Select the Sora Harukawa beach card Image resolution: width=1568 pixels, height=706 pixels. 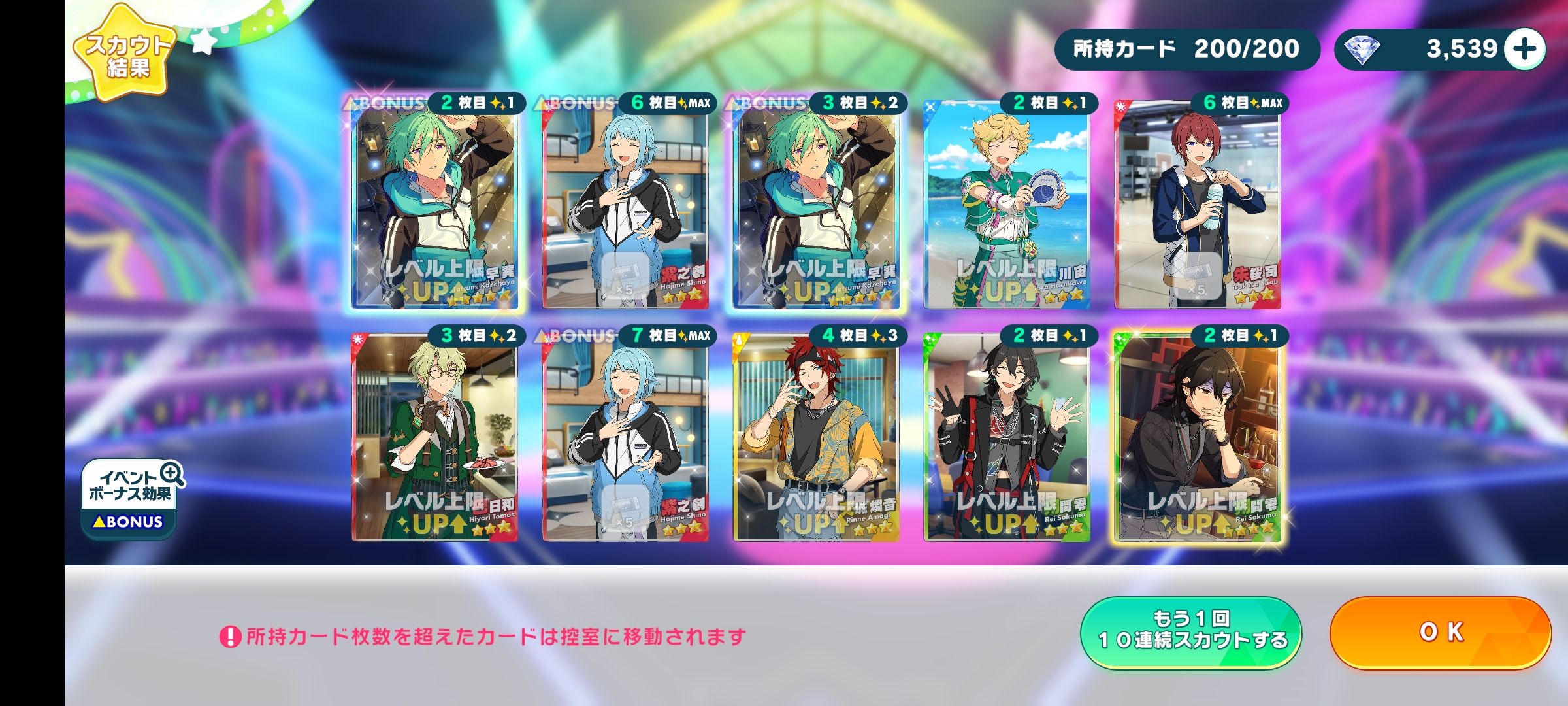click(x=1006, y=206)
